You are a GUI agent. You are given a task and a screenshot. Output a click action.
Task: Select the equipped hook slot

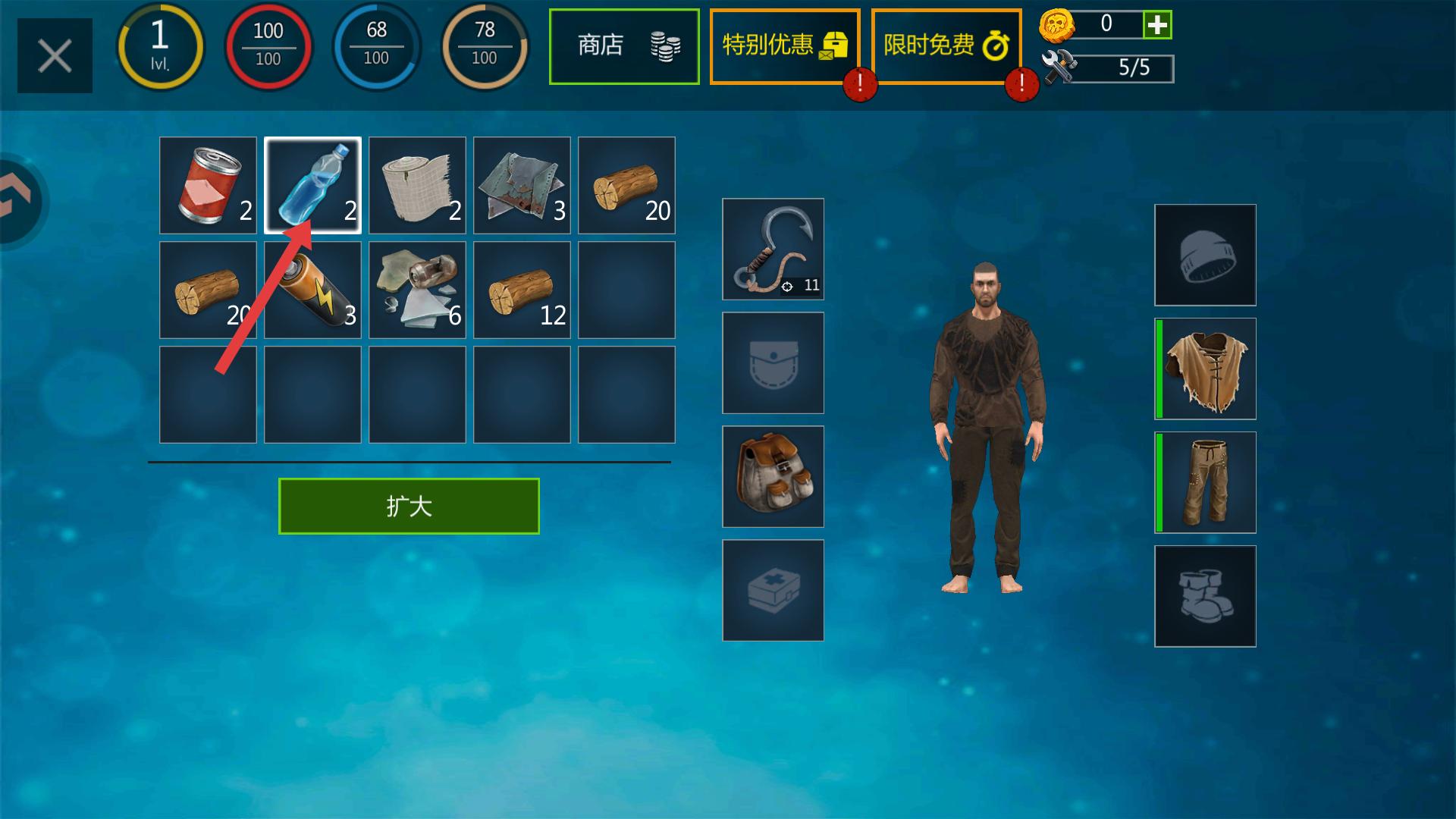click(x=773, y=249)
